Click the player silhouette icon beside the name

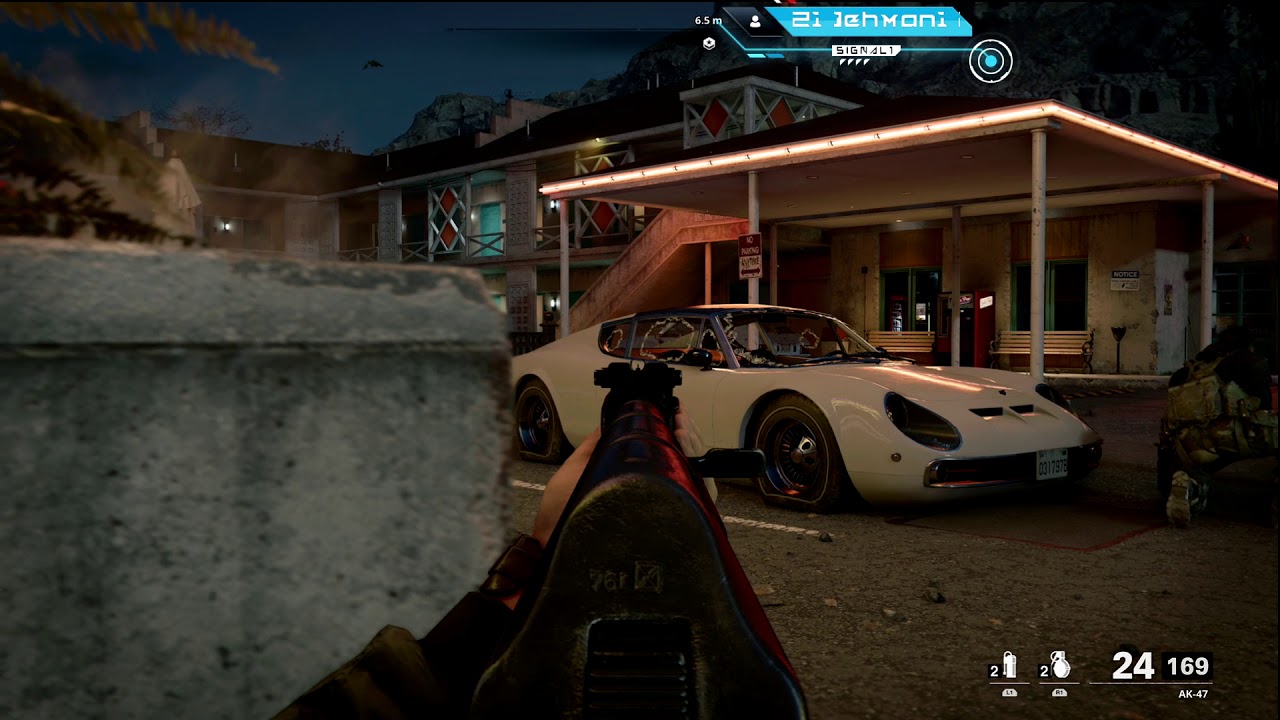coord(755,21)
